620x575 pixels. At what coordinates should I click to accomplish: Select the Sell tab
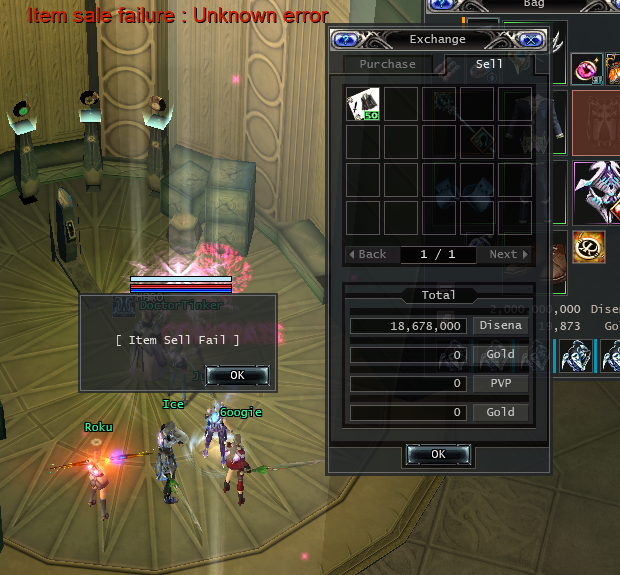489,64
